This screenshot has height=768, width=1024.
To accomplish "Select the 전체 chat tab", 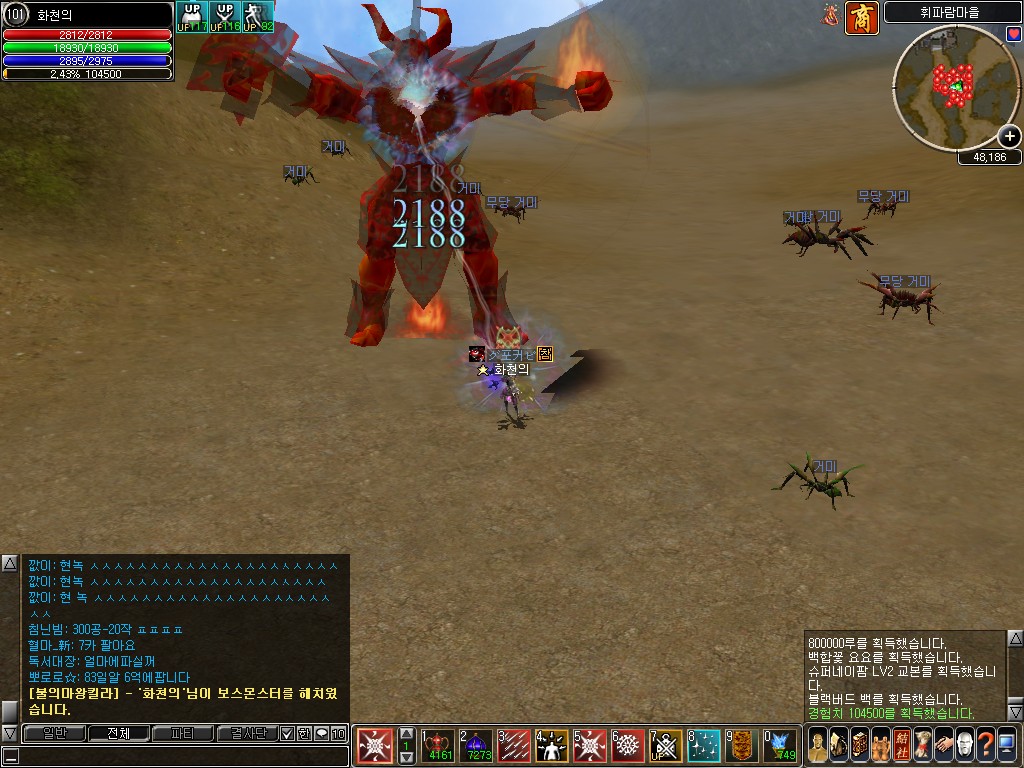I will click(118, 733).
